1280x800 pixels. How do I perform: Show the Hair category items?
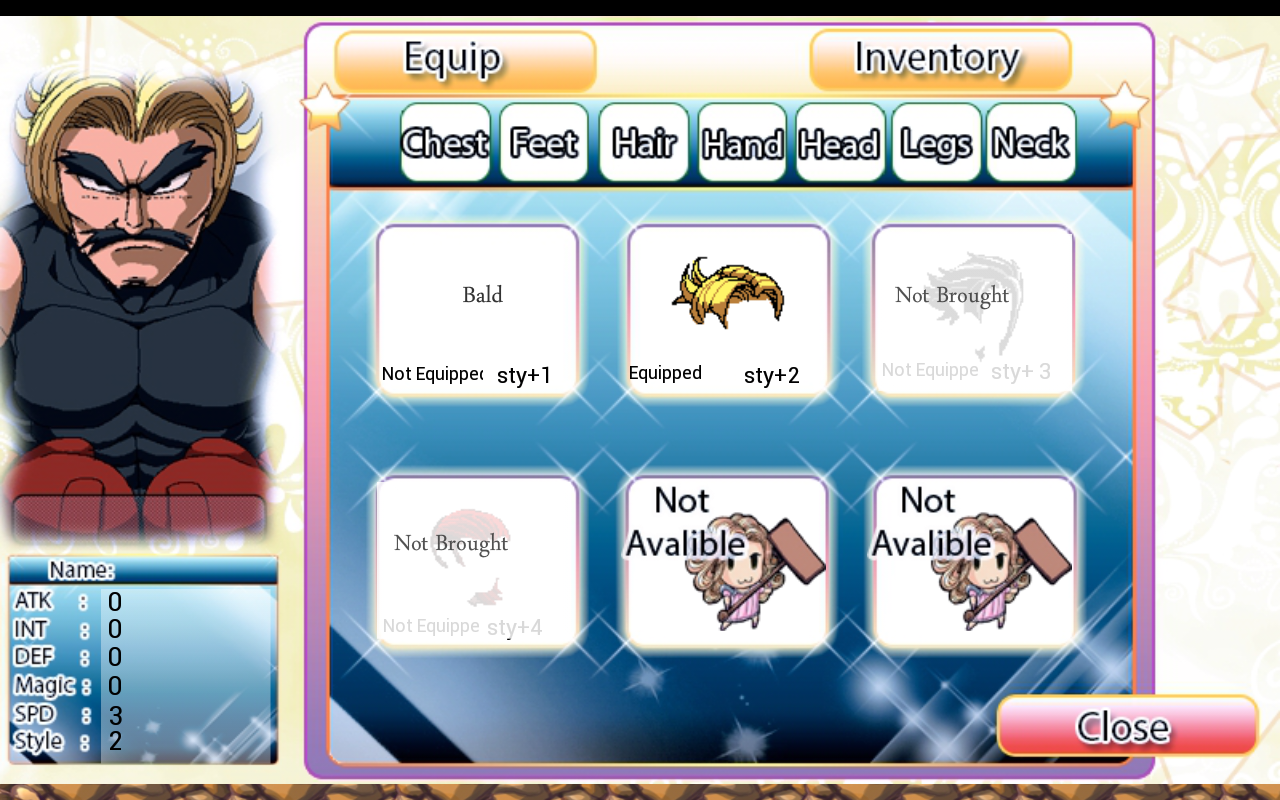pyautogui.click(x=643, y=143)
